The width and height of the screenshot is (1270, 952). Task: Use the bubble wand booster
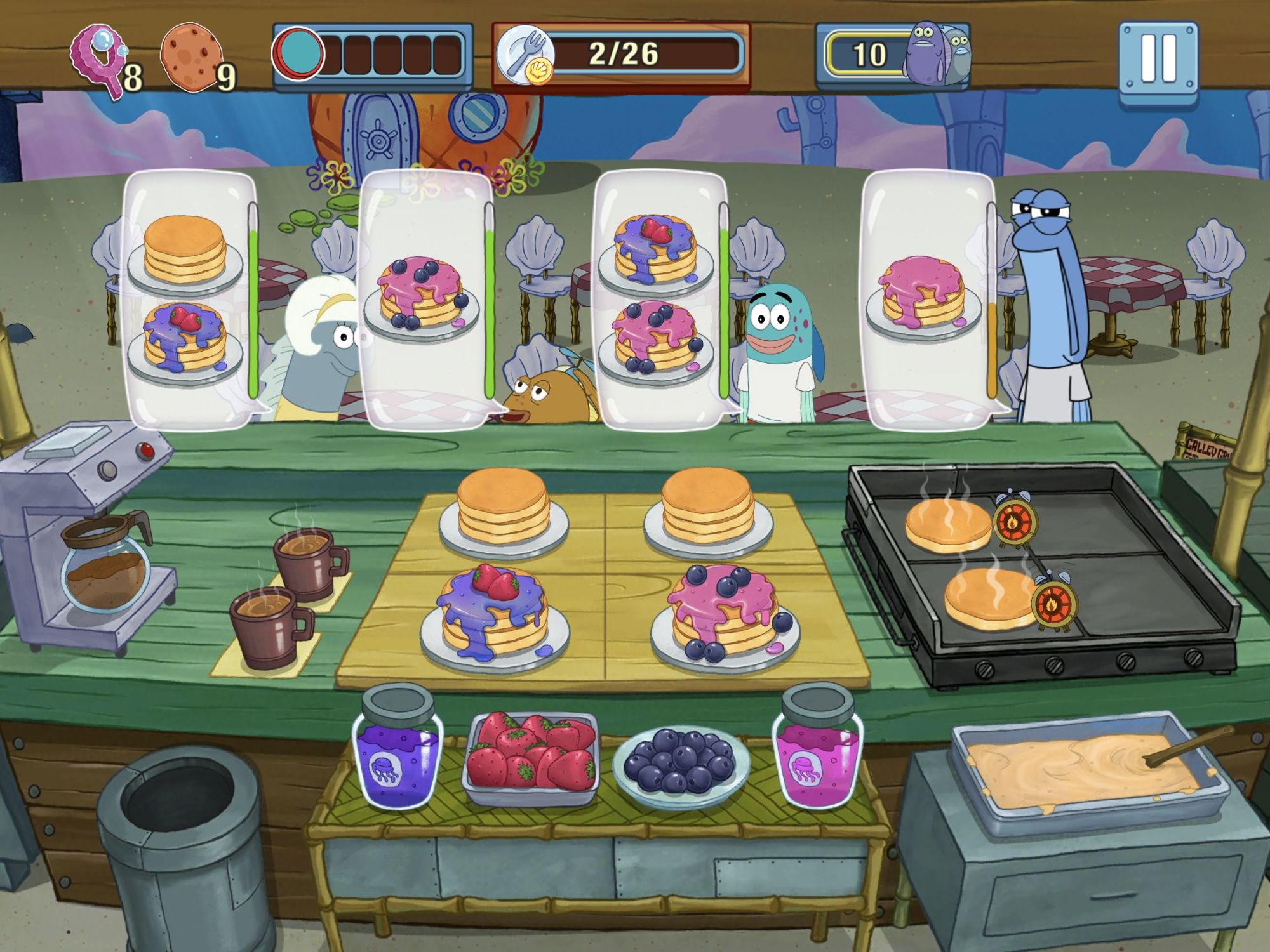tap(100, 59)
